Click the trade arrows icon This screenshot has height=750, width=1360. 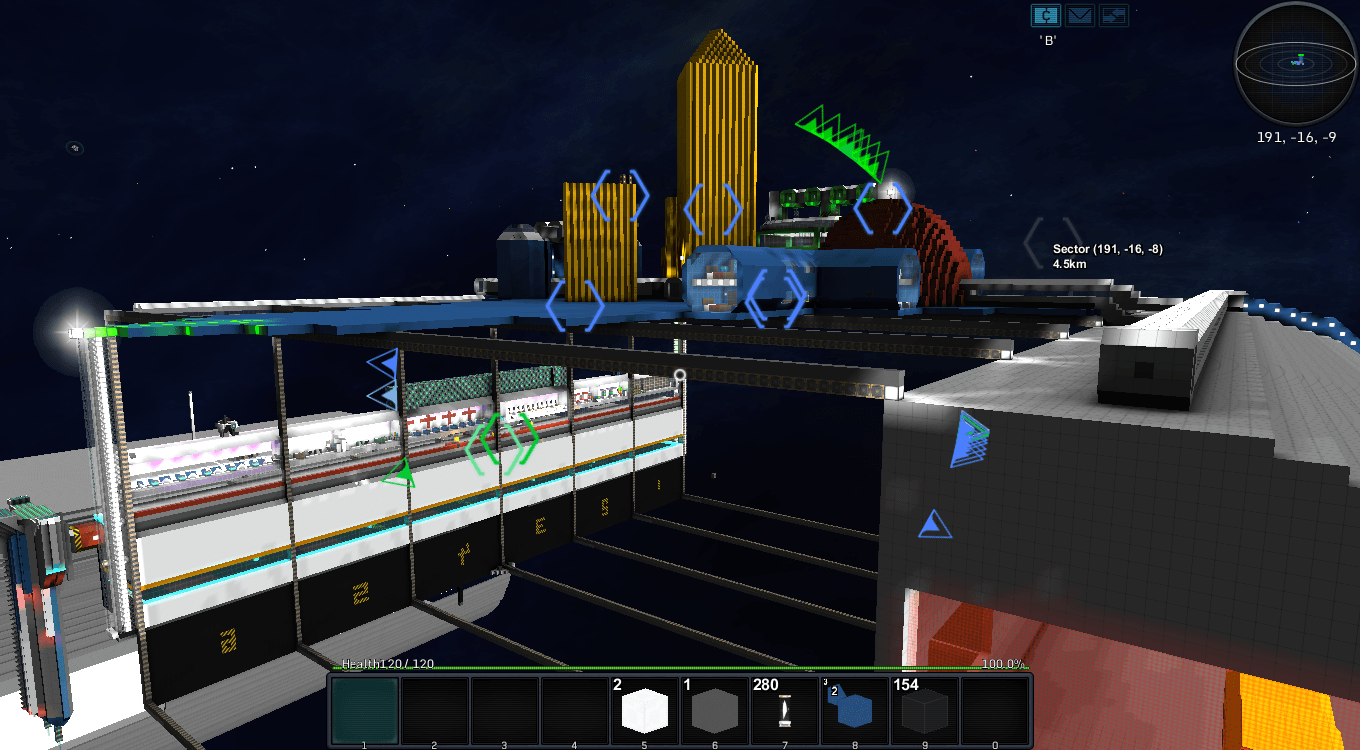(x=1114, y=15)
